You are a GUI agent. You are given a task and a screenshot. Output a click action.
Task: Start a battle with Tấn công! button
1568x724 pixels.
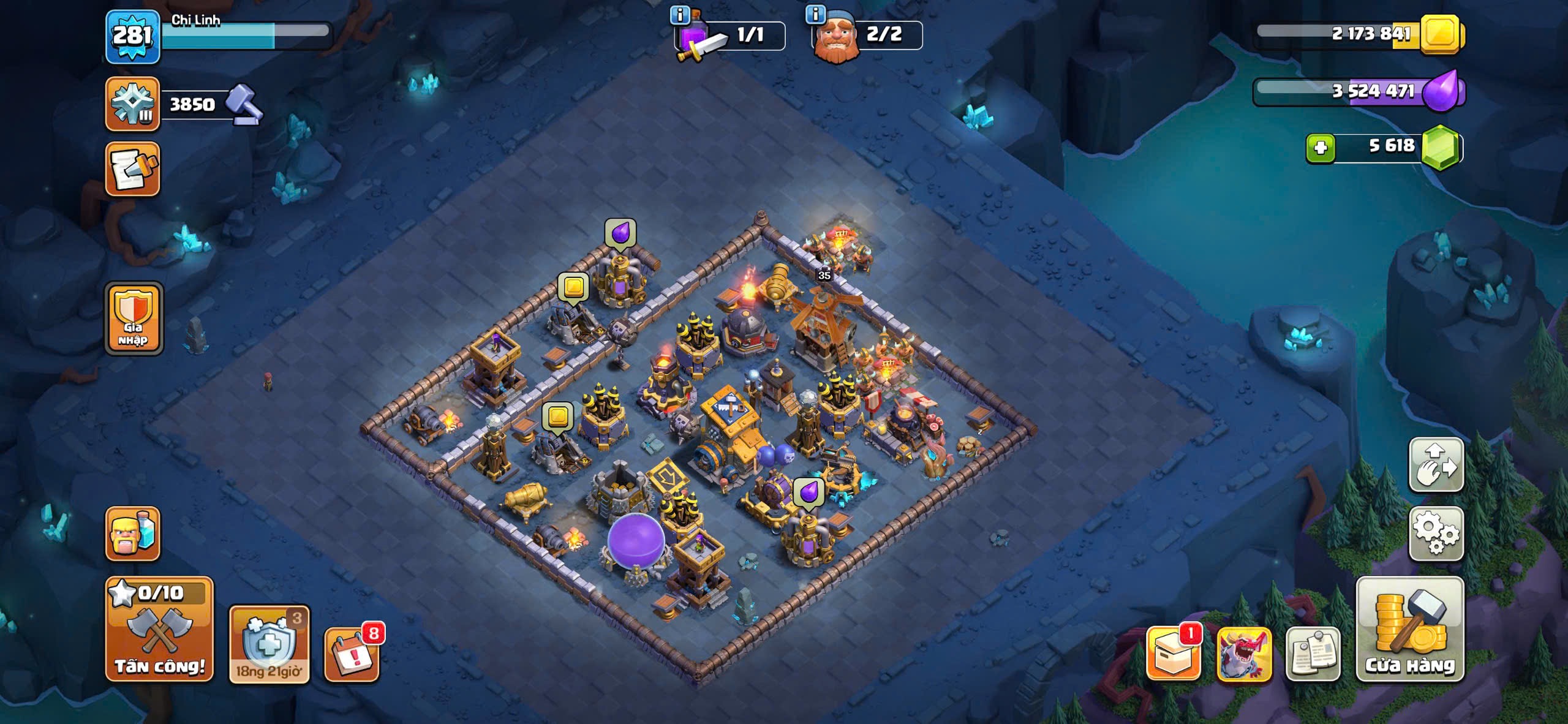click(159, 630)
